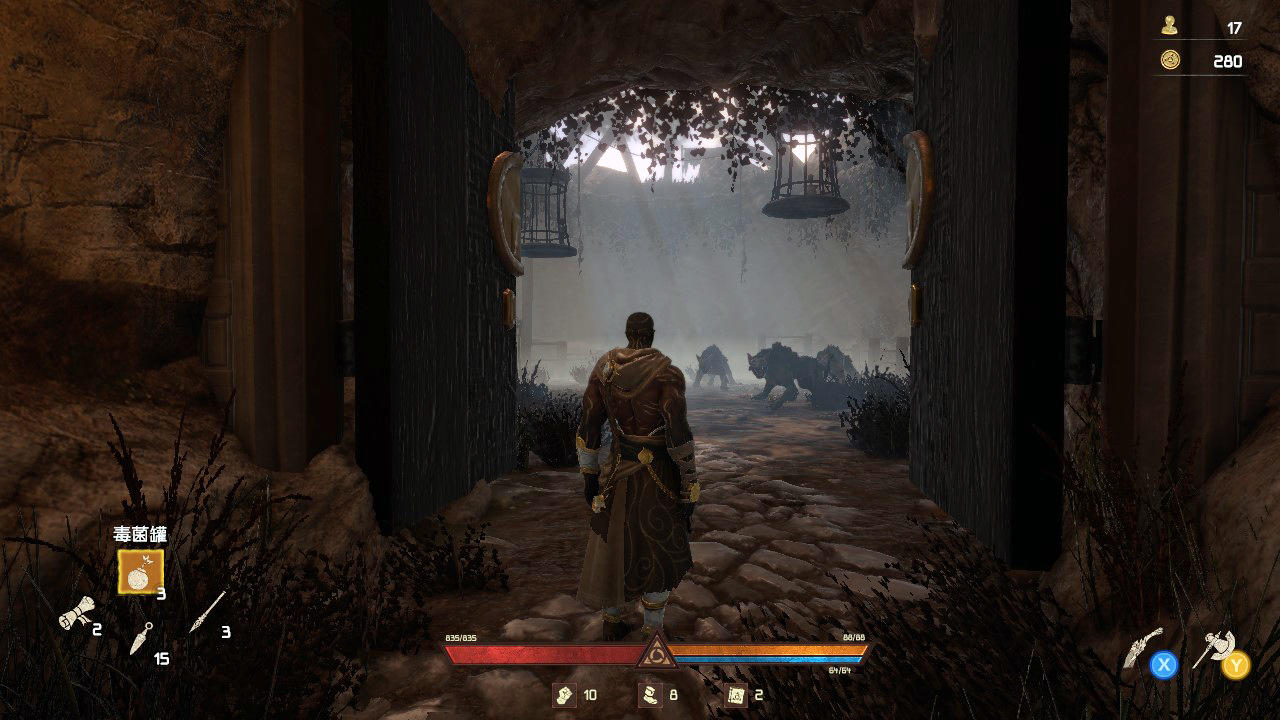The image size is (1280, 720).
Task: Click the first boot consumable icon showing 10
Action: (564, 695)
